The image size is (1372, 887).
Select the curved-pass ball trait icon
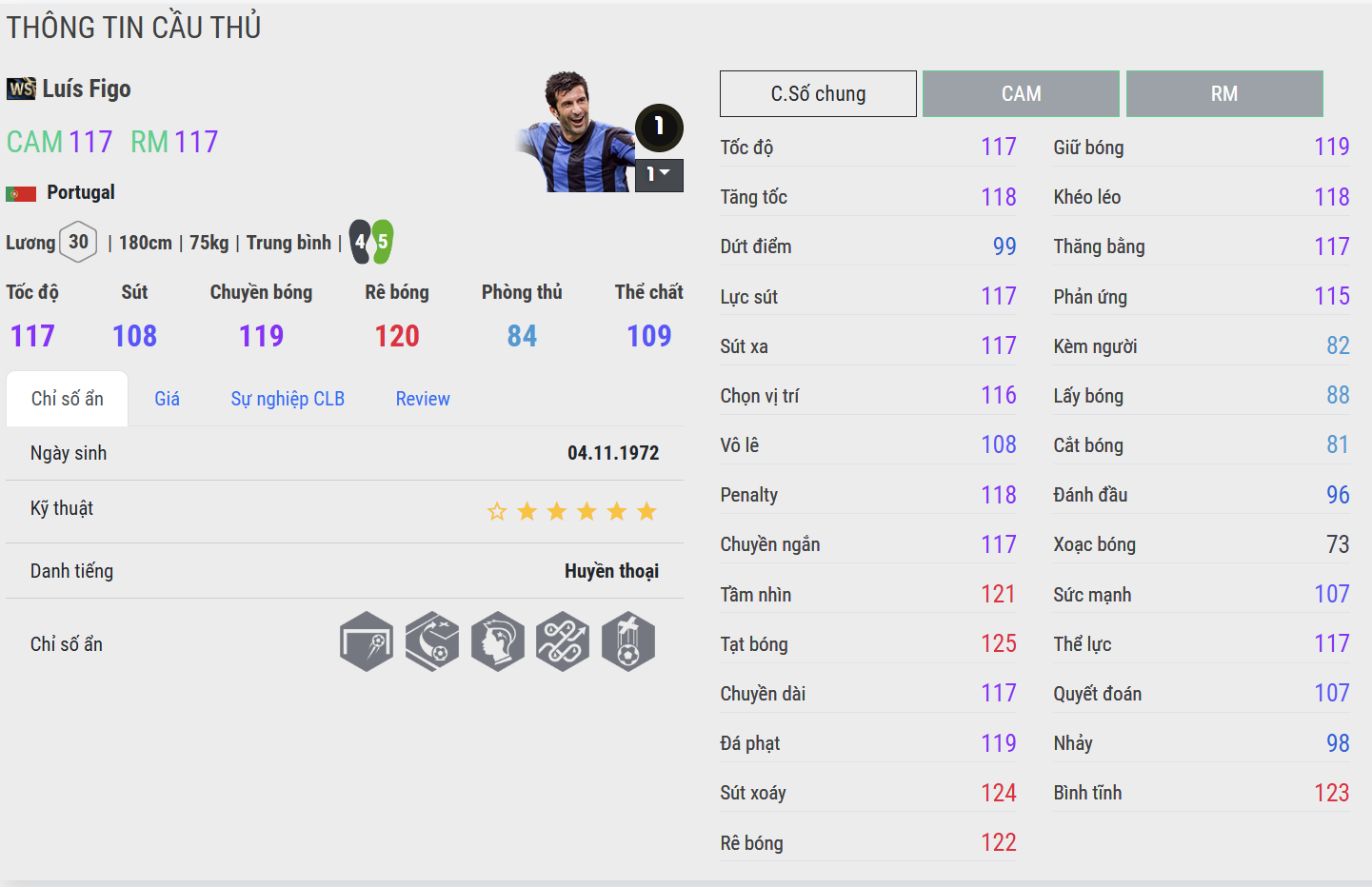point(432,641)
